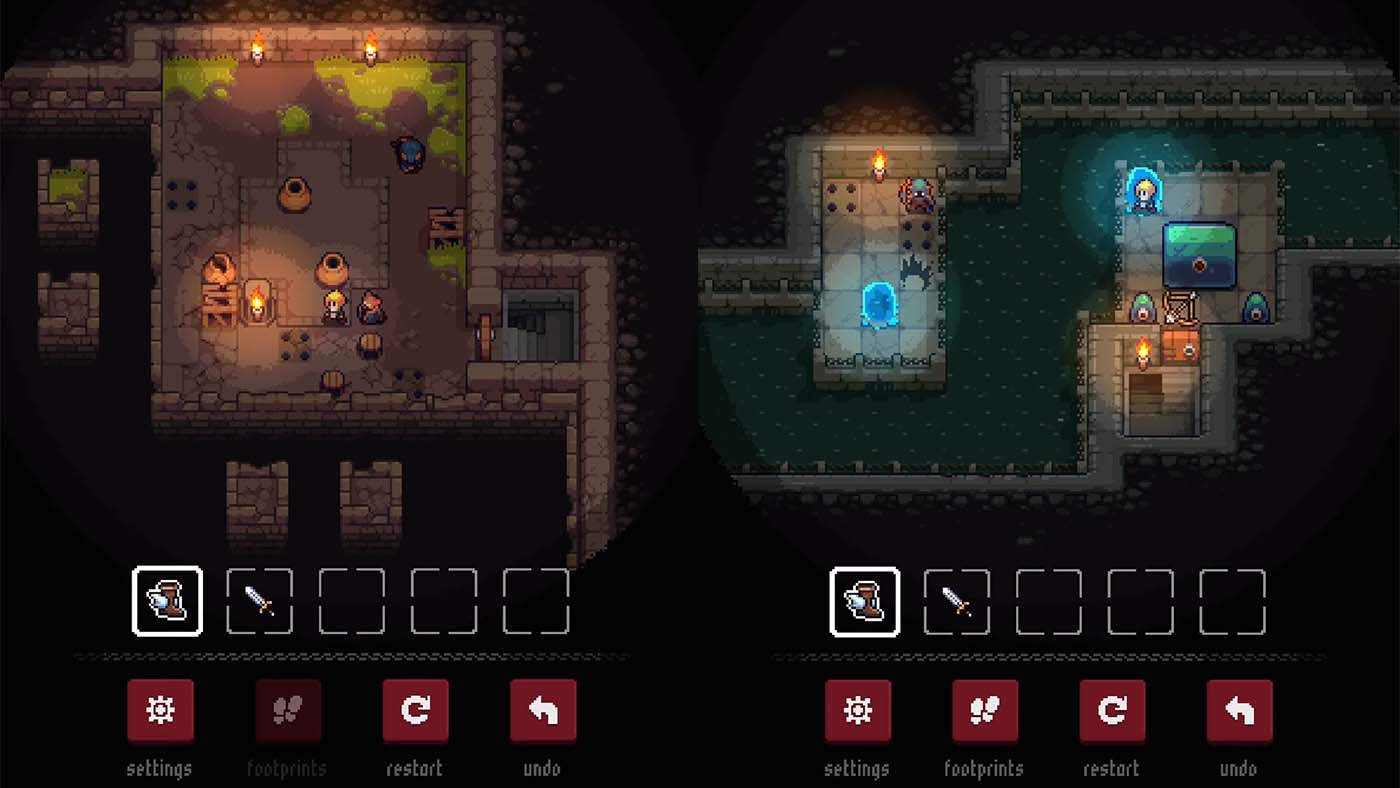Image resolution: width=1400 pixels, height=788 pixels.
Task: Select the last empty slot in right inventory
Action: coord(1233,600)
